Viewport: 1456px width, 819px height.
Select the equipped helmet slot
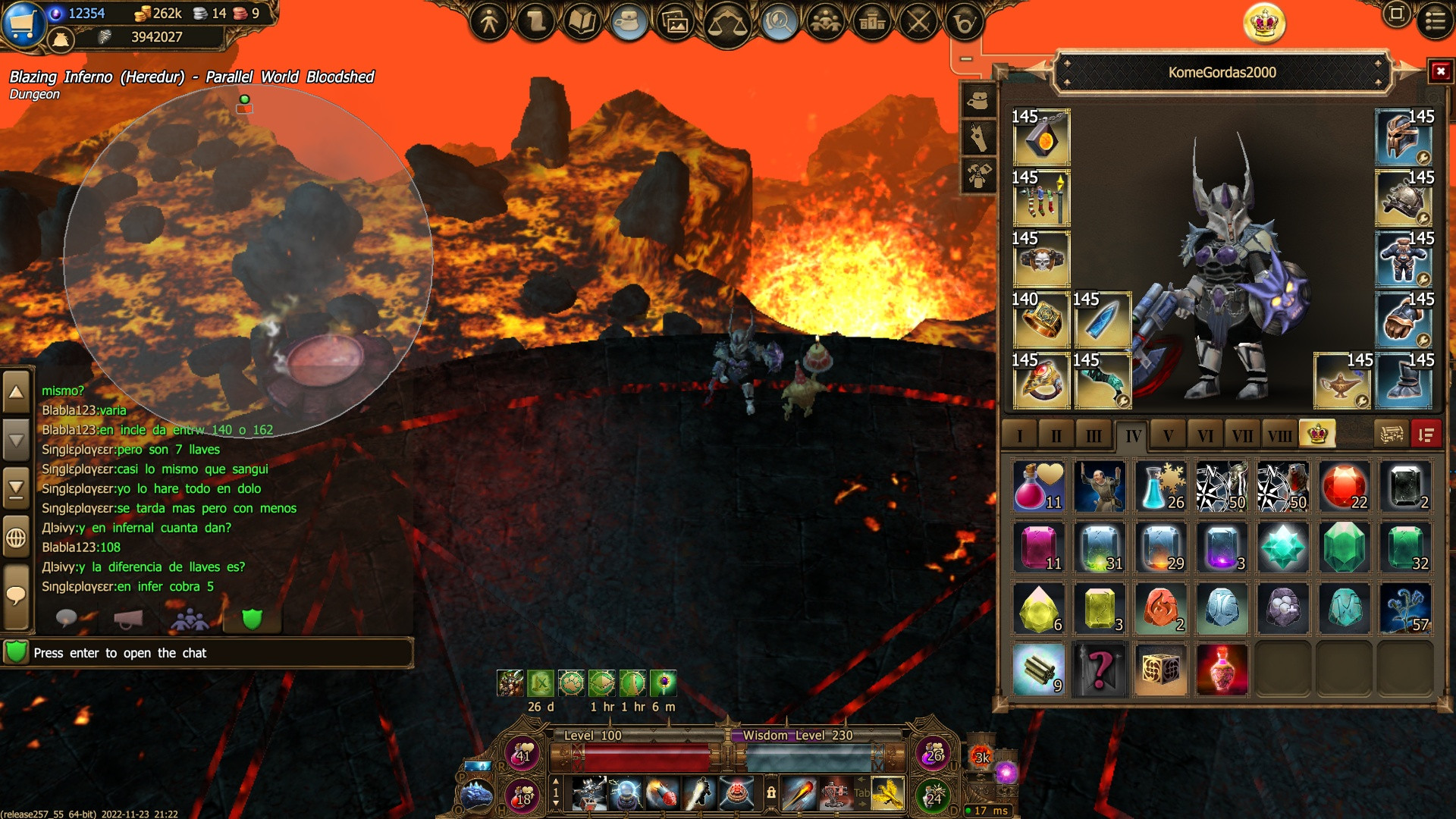click(x=1404, y=137)
